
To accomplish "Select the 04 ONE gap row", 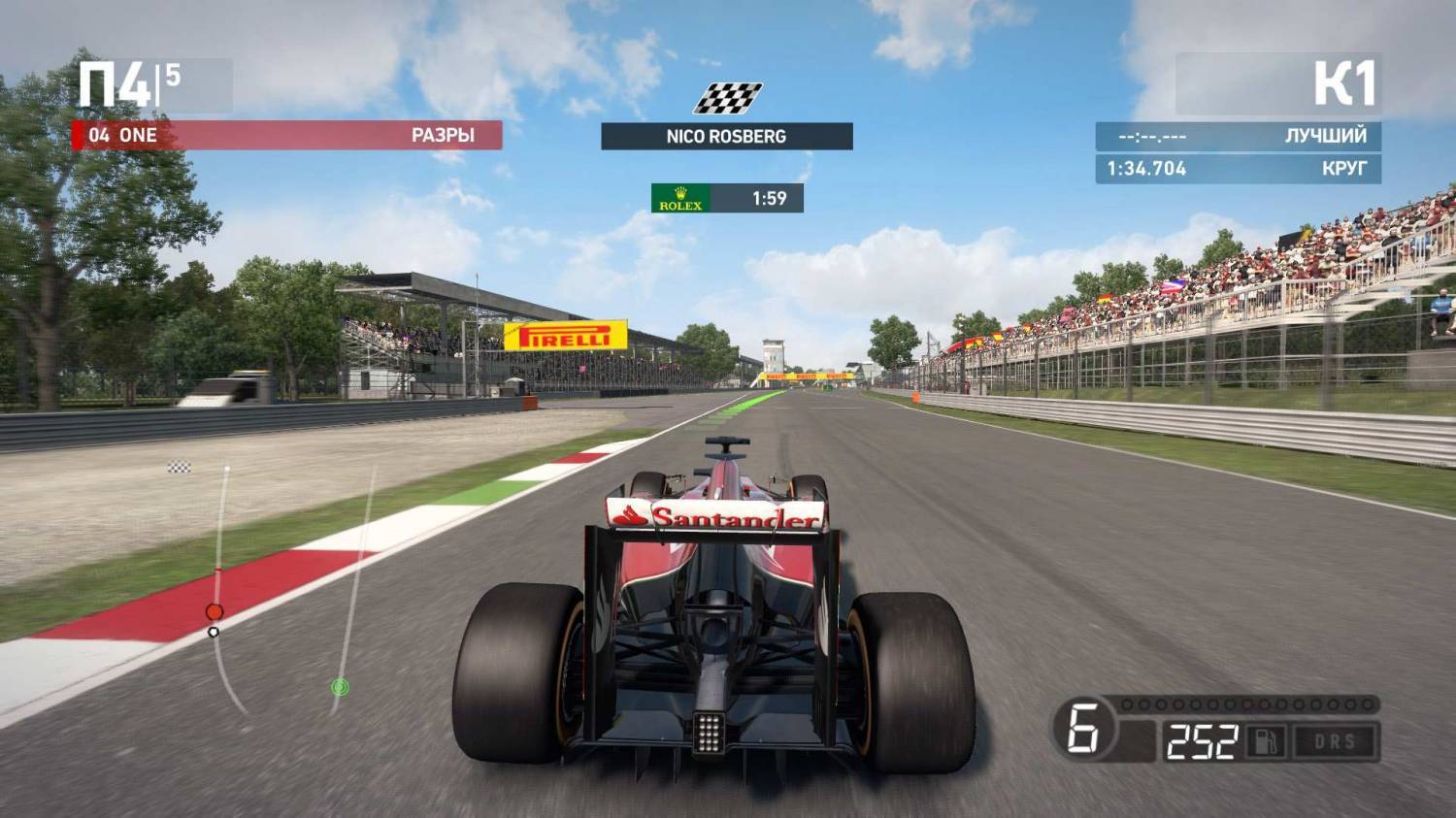I will 287,135.
